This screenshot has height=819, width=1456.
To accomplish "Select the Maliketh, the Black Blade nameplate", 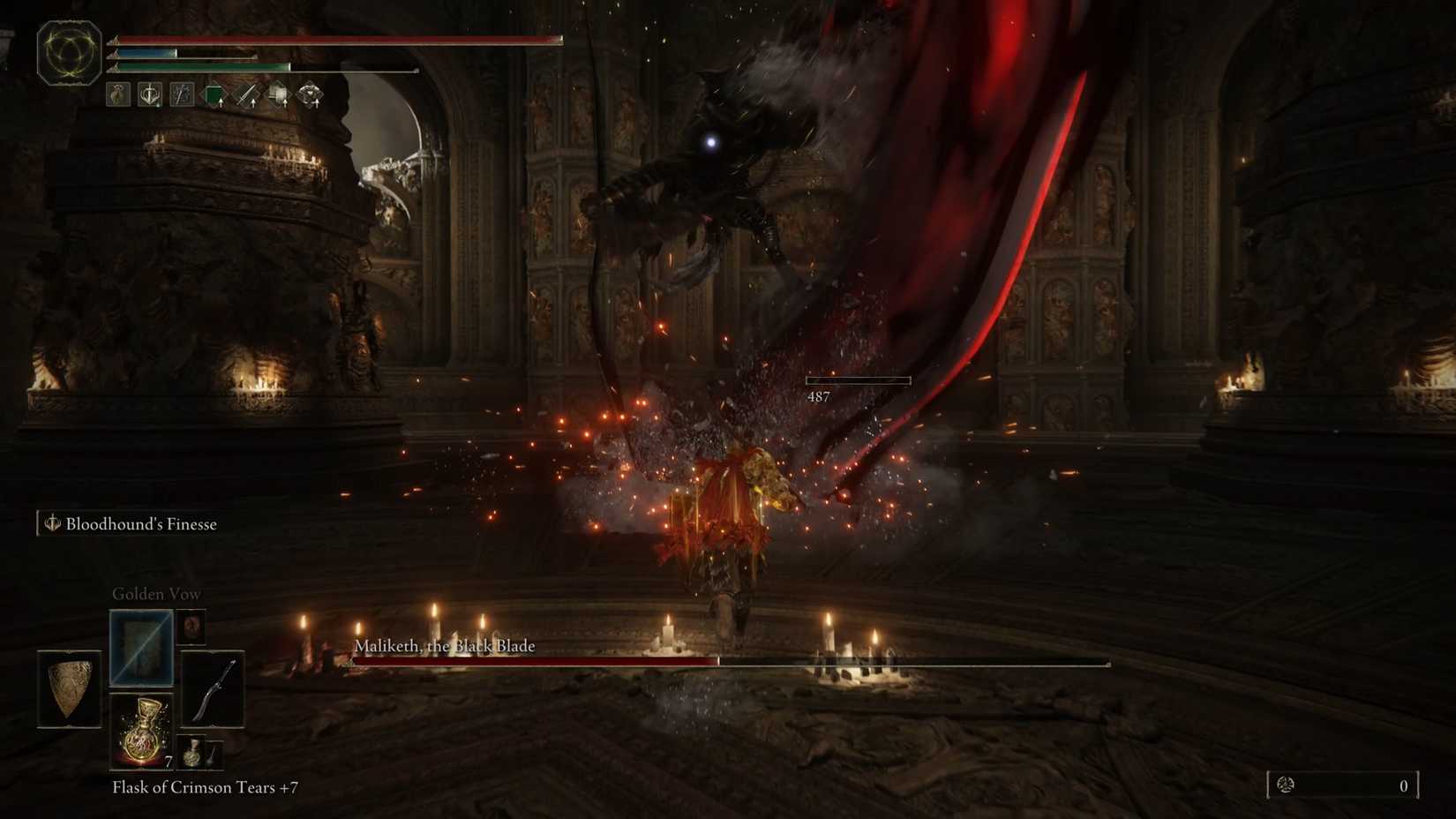I will click(444, 646).
